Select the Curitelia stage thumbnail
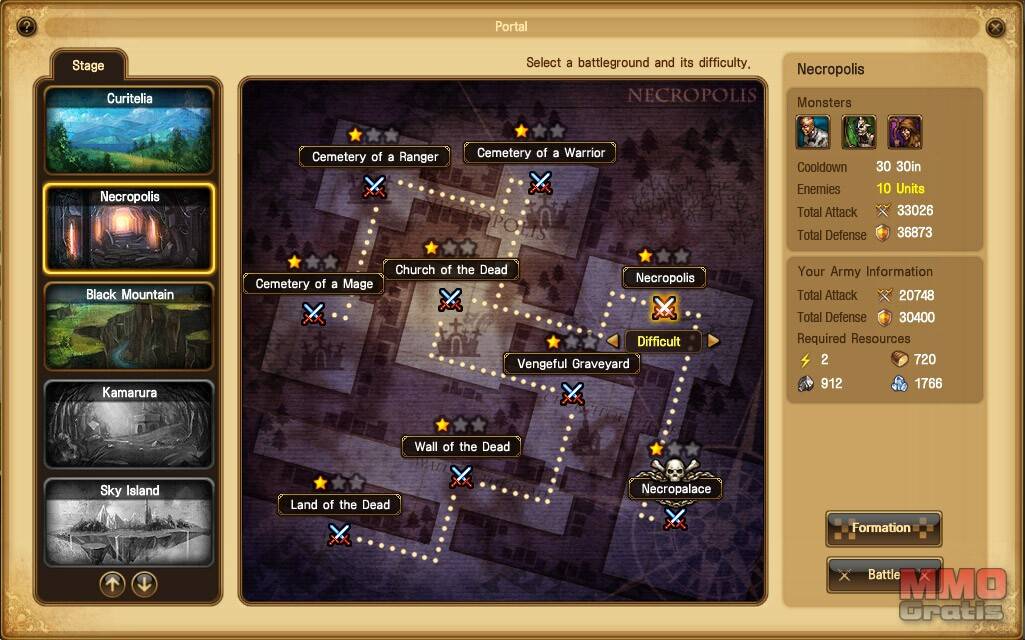 click(129, 131)
